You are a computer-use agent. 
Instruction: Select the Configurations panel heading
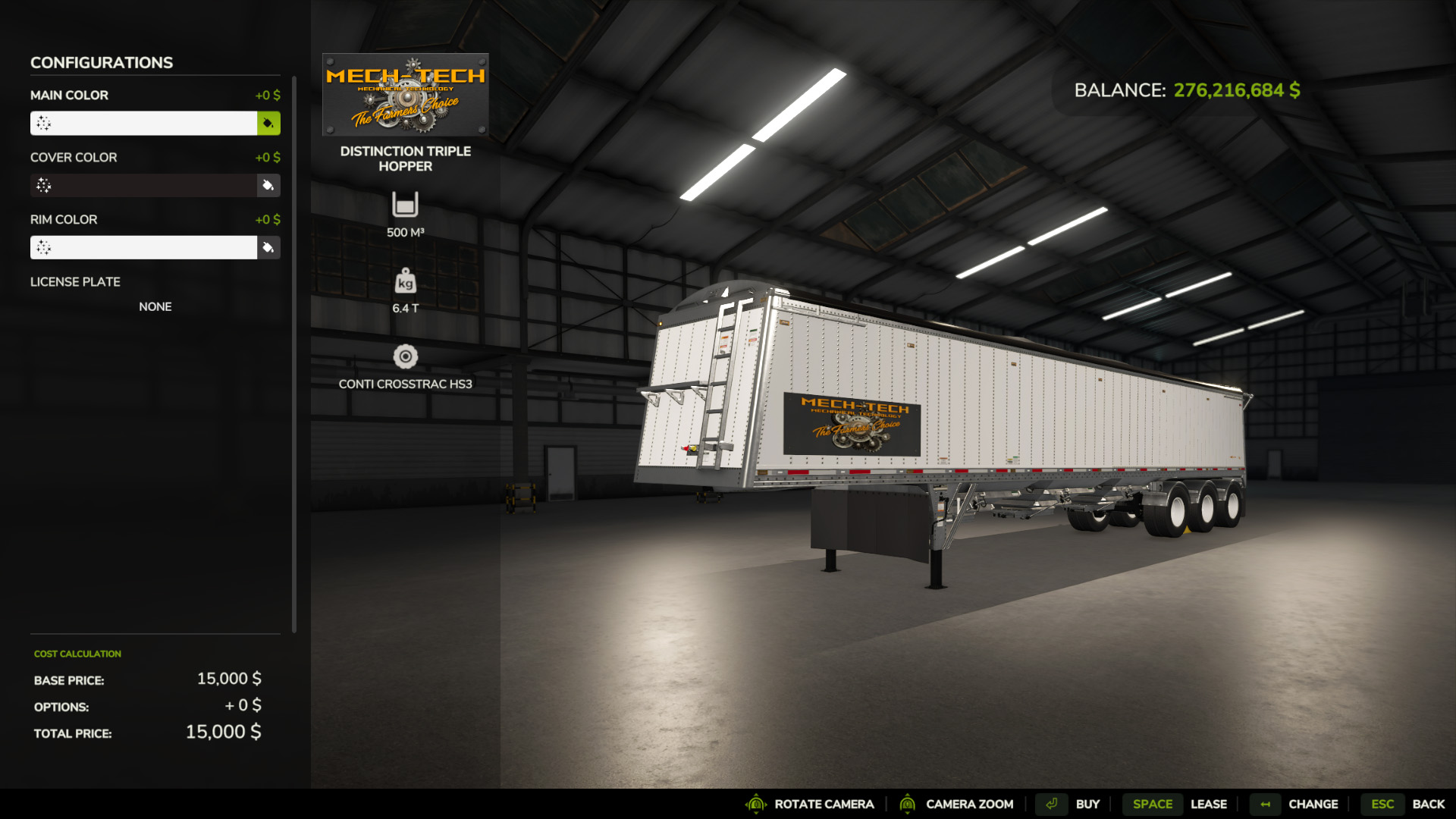pos(101,62)
